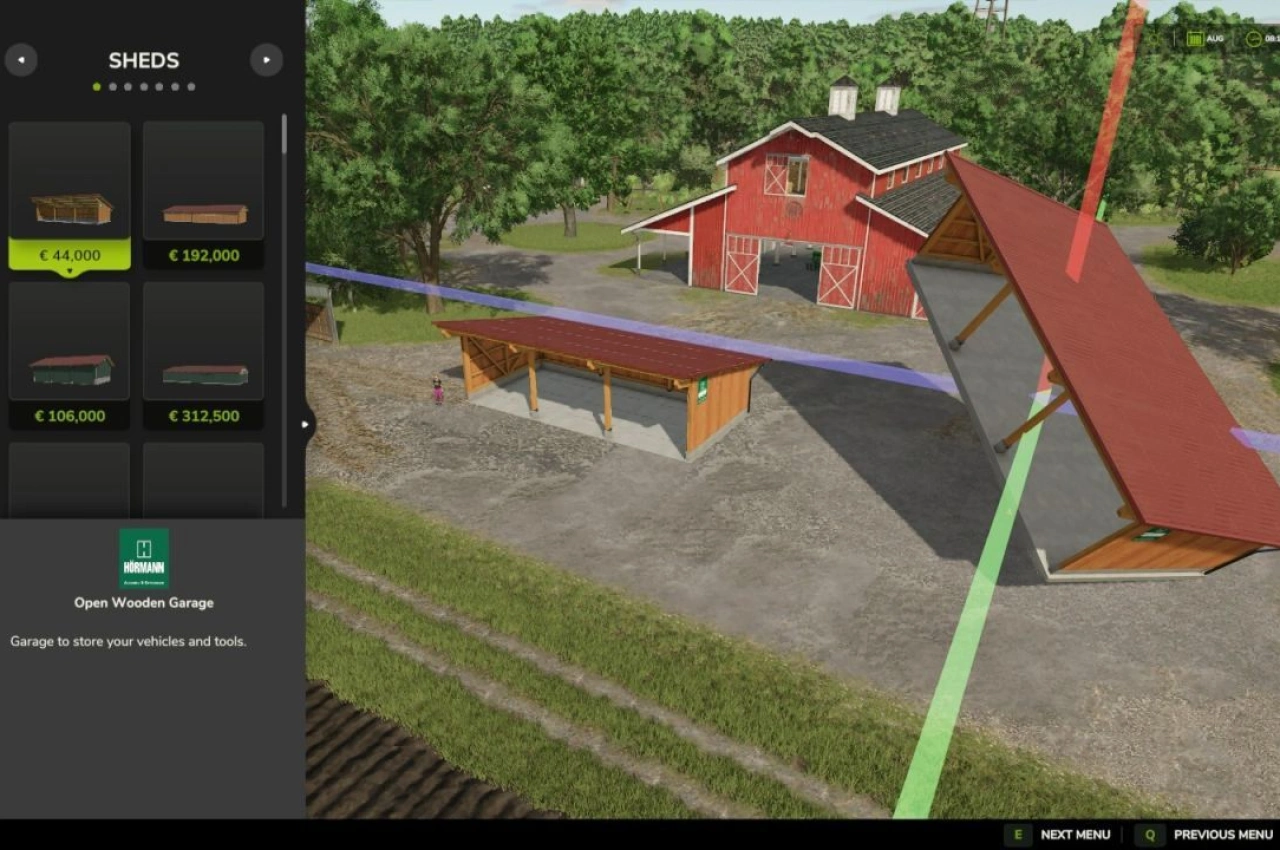Viewport: 1280px width, 850px height.
Task: Click the Hörmann brand logo
Action: click(143, 557)
